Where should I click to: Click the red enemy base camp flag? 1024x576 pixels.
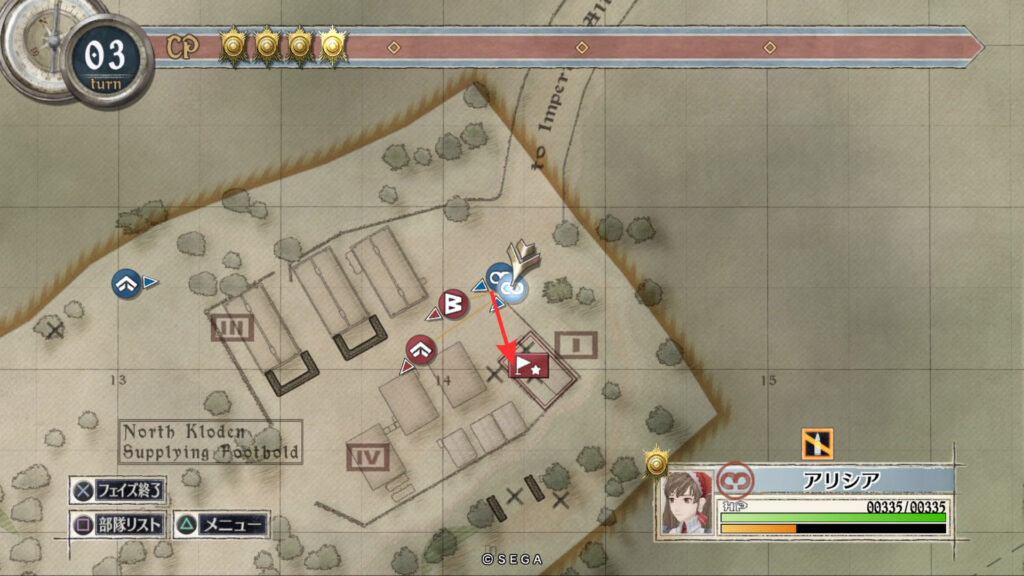[x=530, y=366]
